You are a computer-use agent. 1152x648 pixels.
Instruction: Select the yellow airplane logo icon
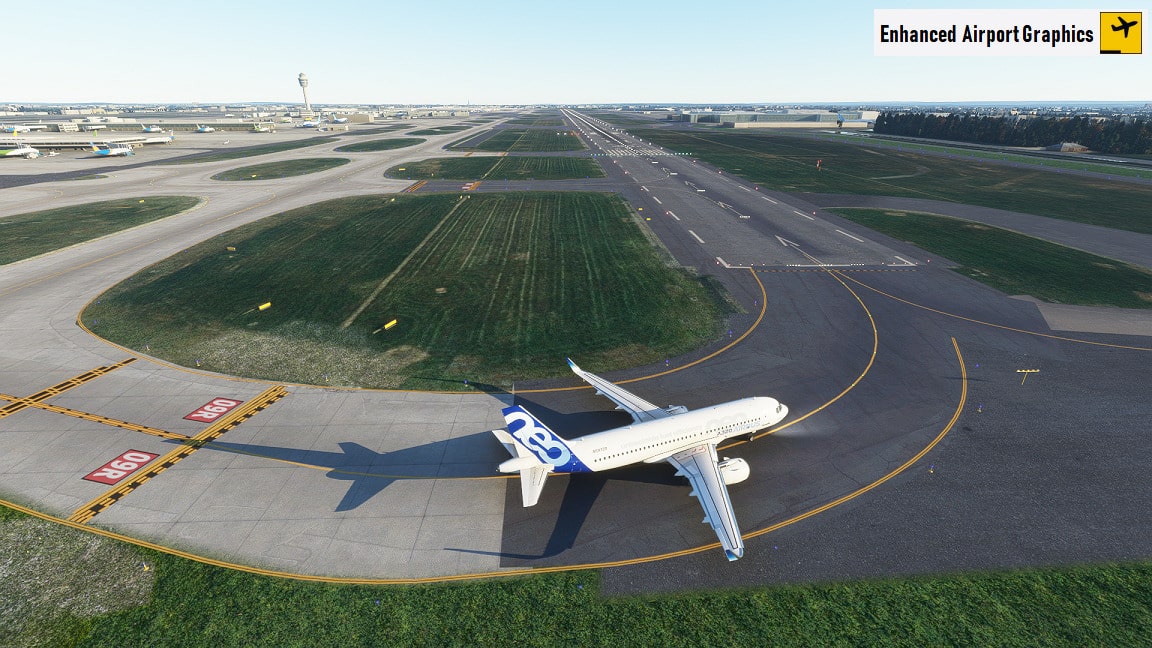[1120, 33]
